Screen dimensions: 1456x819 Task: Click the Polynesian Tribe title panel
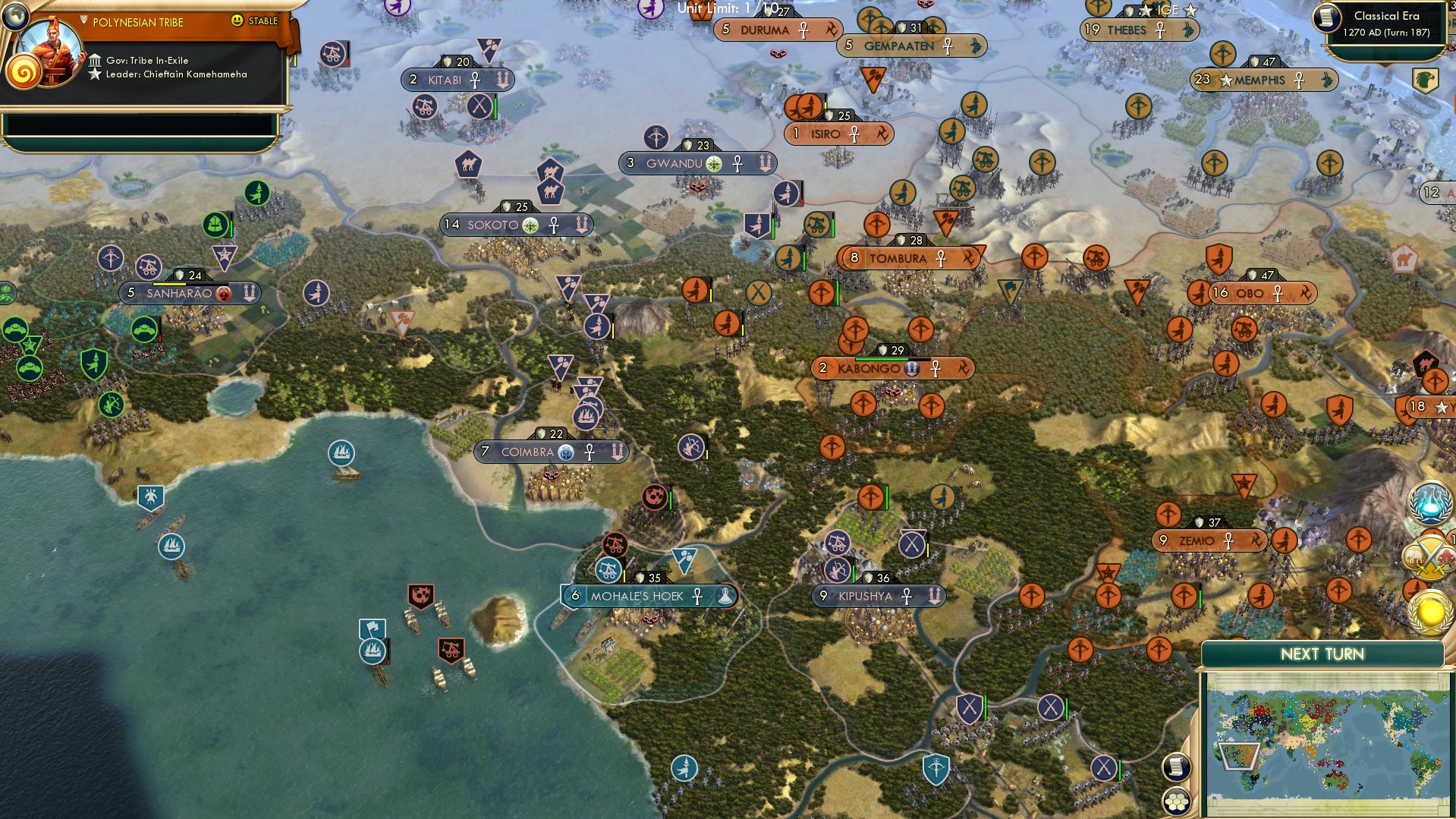(x=137, y=22)
